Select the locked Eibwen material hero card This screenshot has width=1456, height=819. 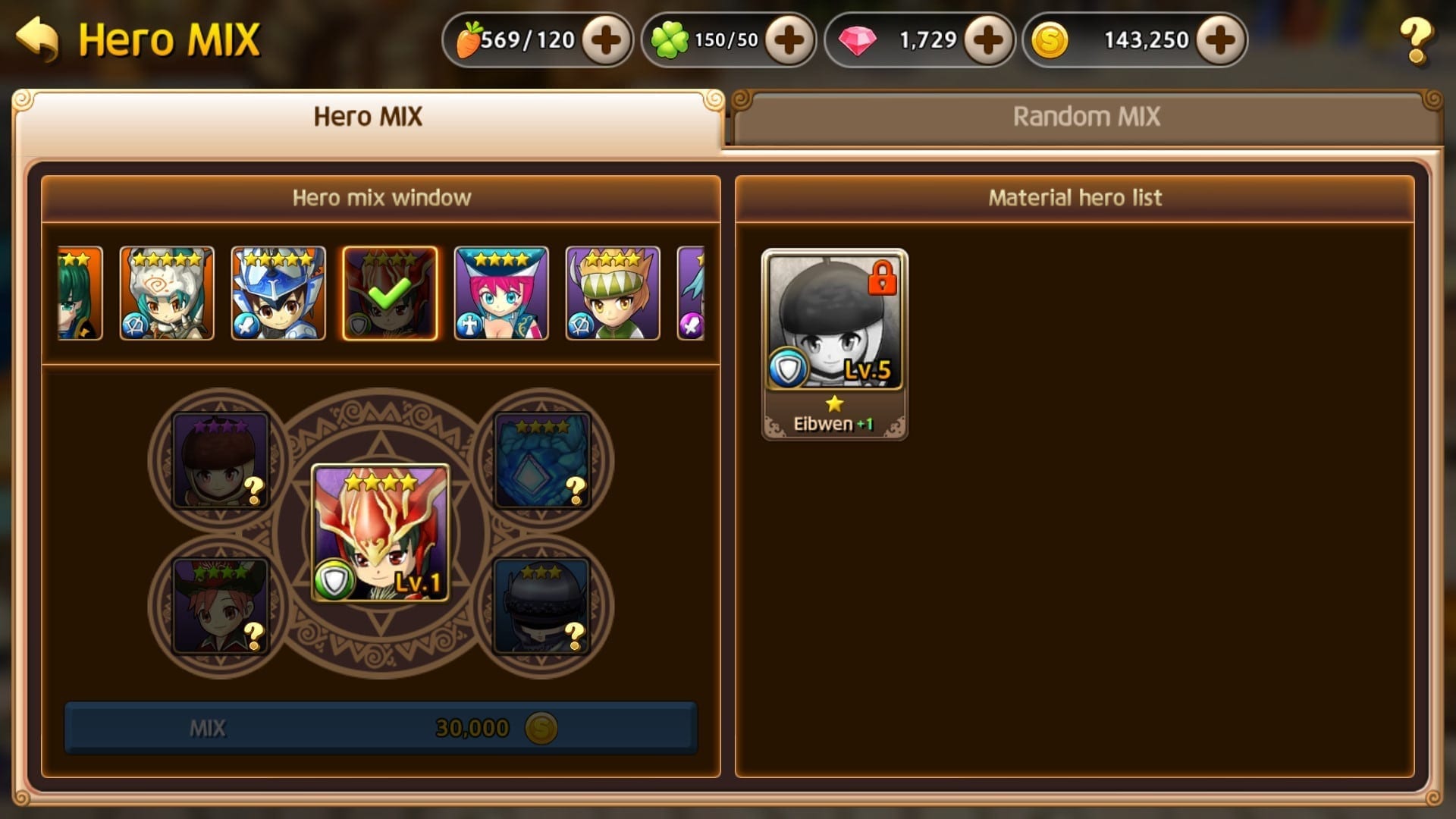[x=834, y=343]
